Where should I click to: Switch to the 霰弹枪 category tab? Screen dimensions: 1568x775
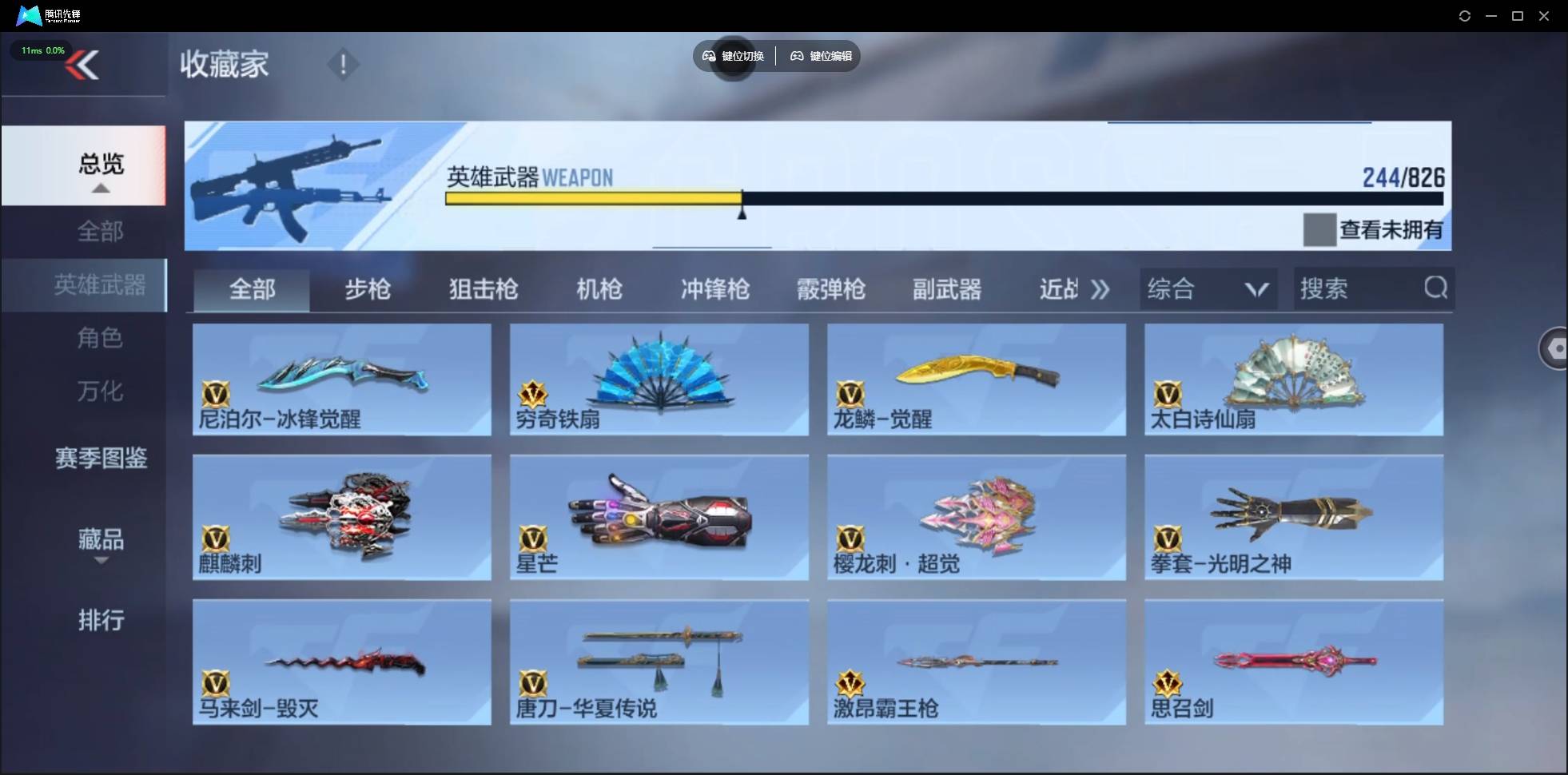coord(831,289)
